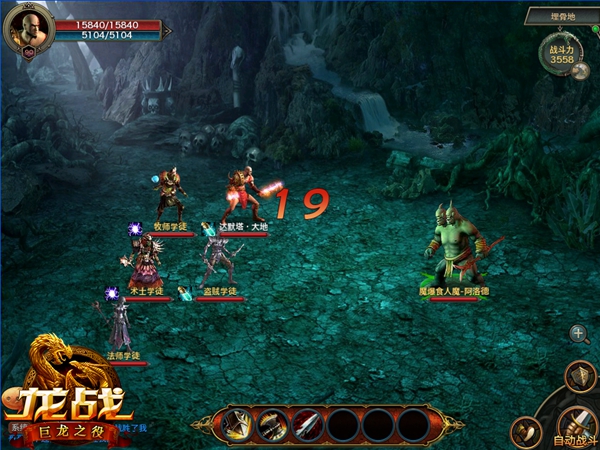This screenshot has height=450, width=600.
Task: Click the shield icon button
Action: [580, 377]
